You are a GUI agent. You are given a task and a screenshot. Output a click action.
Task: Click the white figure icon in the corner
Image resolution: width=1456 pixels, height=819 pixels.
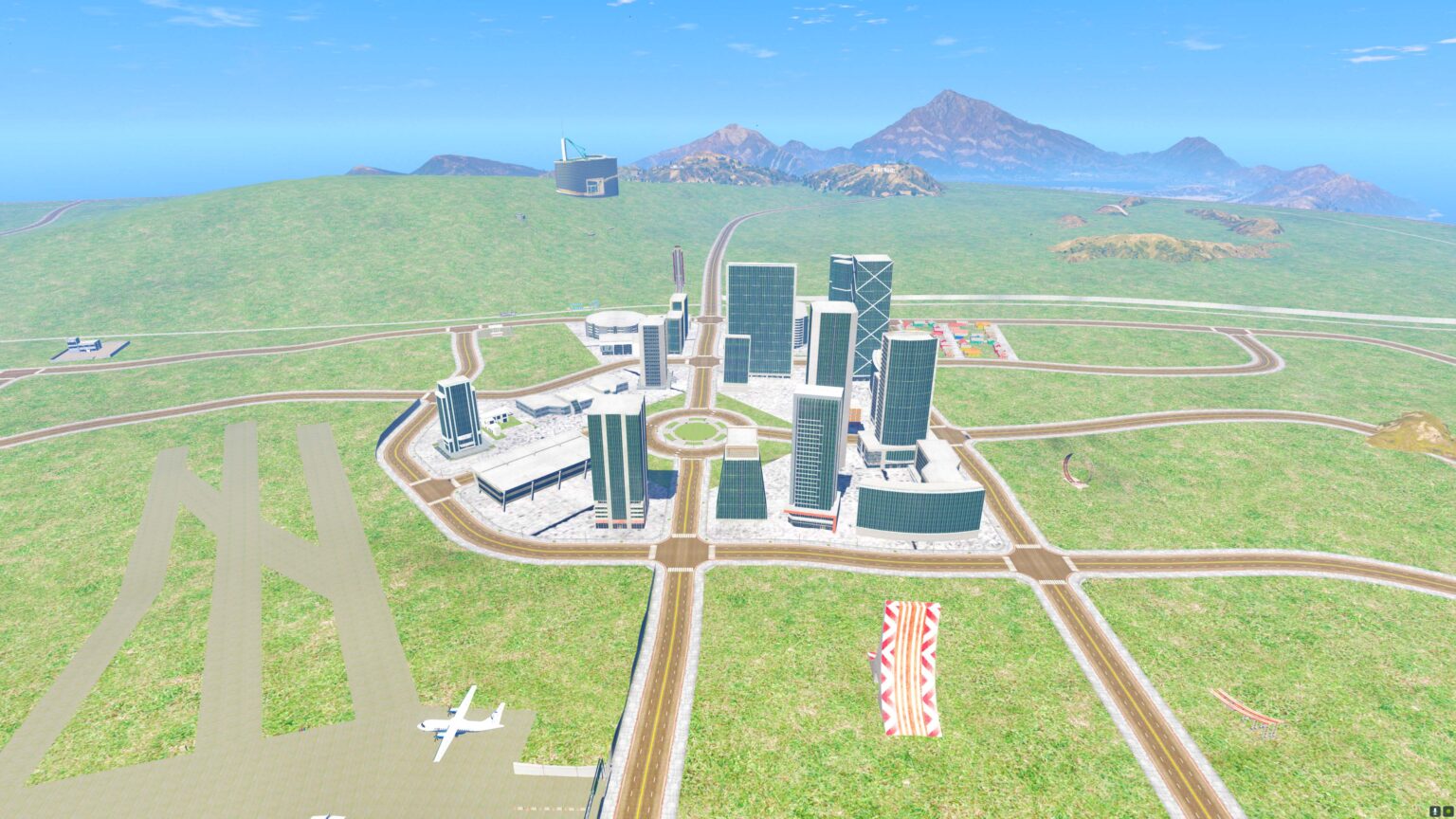click(x=1435, y=811)
